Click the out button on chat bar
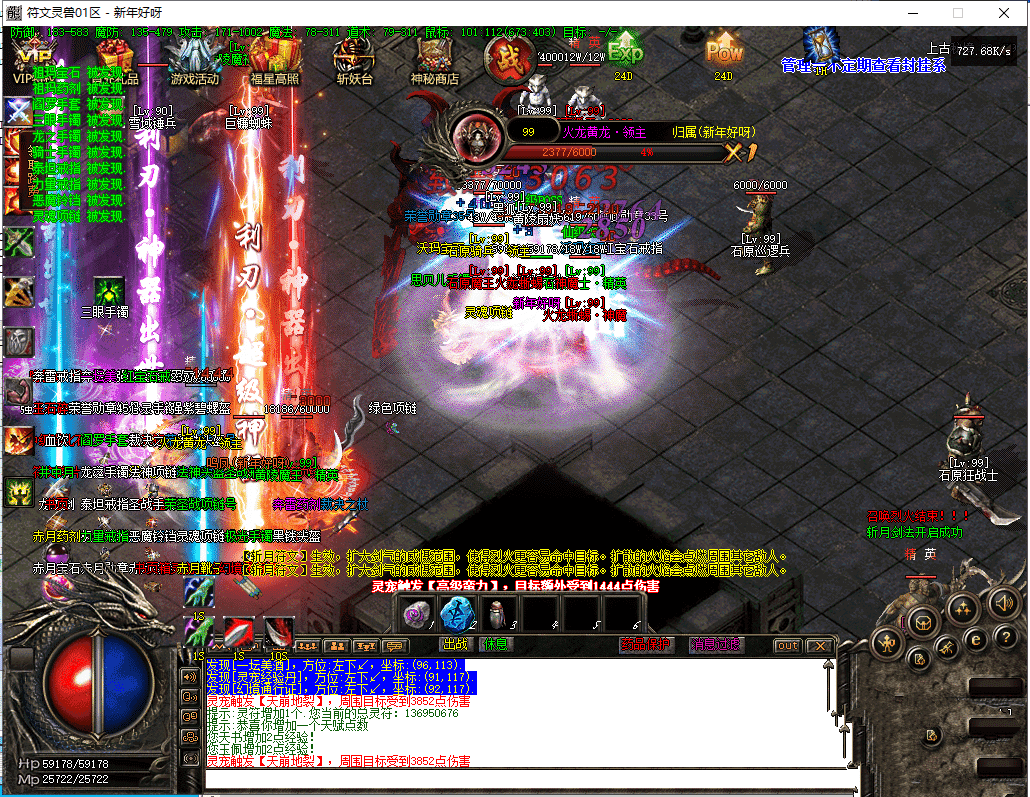 coord(788,646)
